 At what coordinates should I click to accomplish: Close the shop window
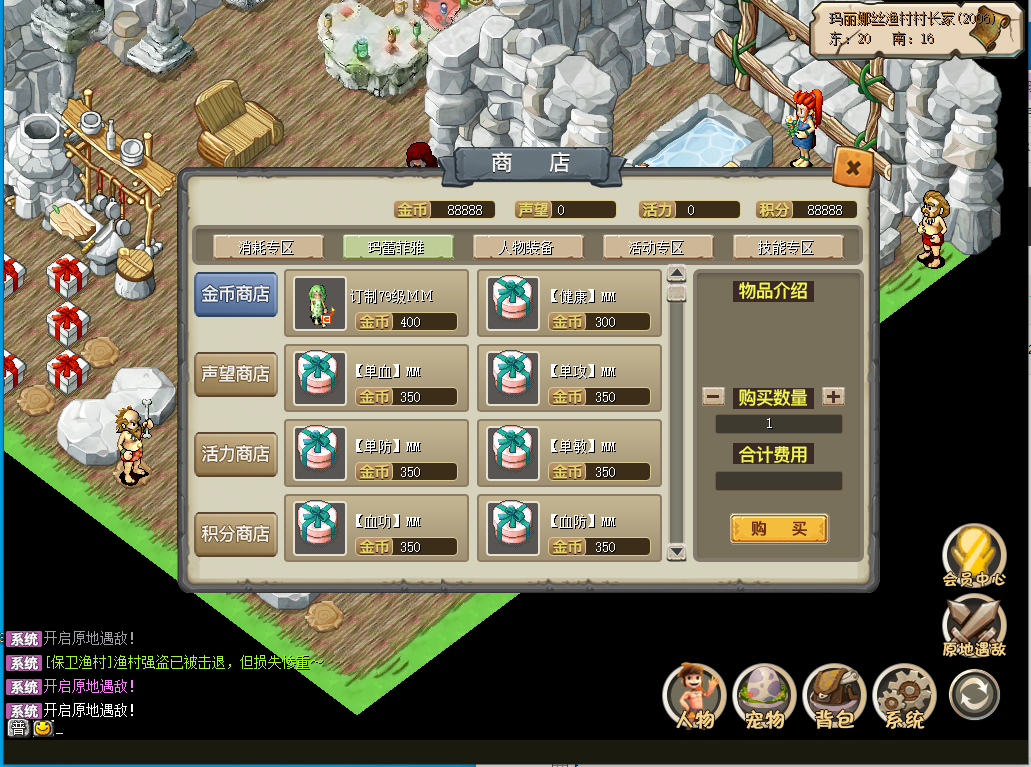pos(852,168)
